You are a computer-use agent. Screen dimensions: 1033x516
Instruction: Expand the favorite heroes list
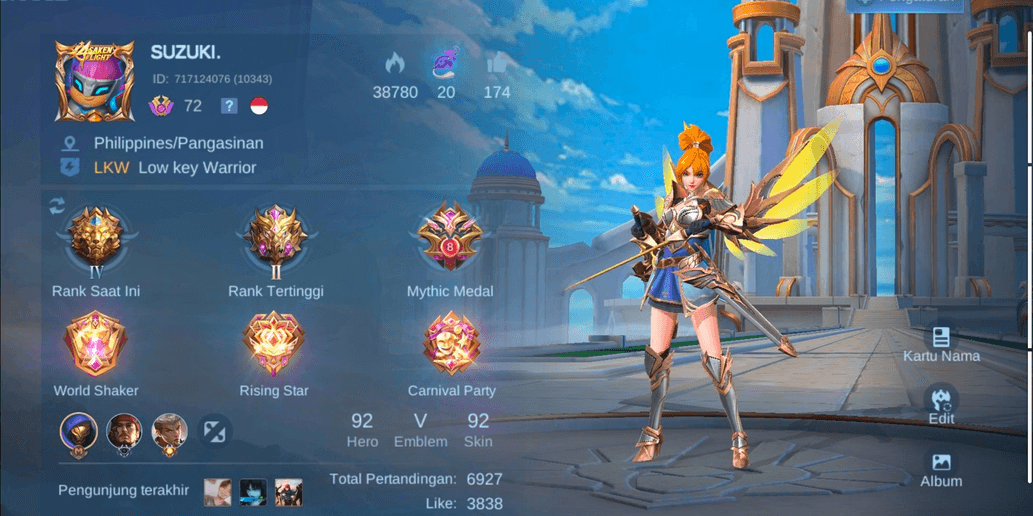(x=214, y=432)
